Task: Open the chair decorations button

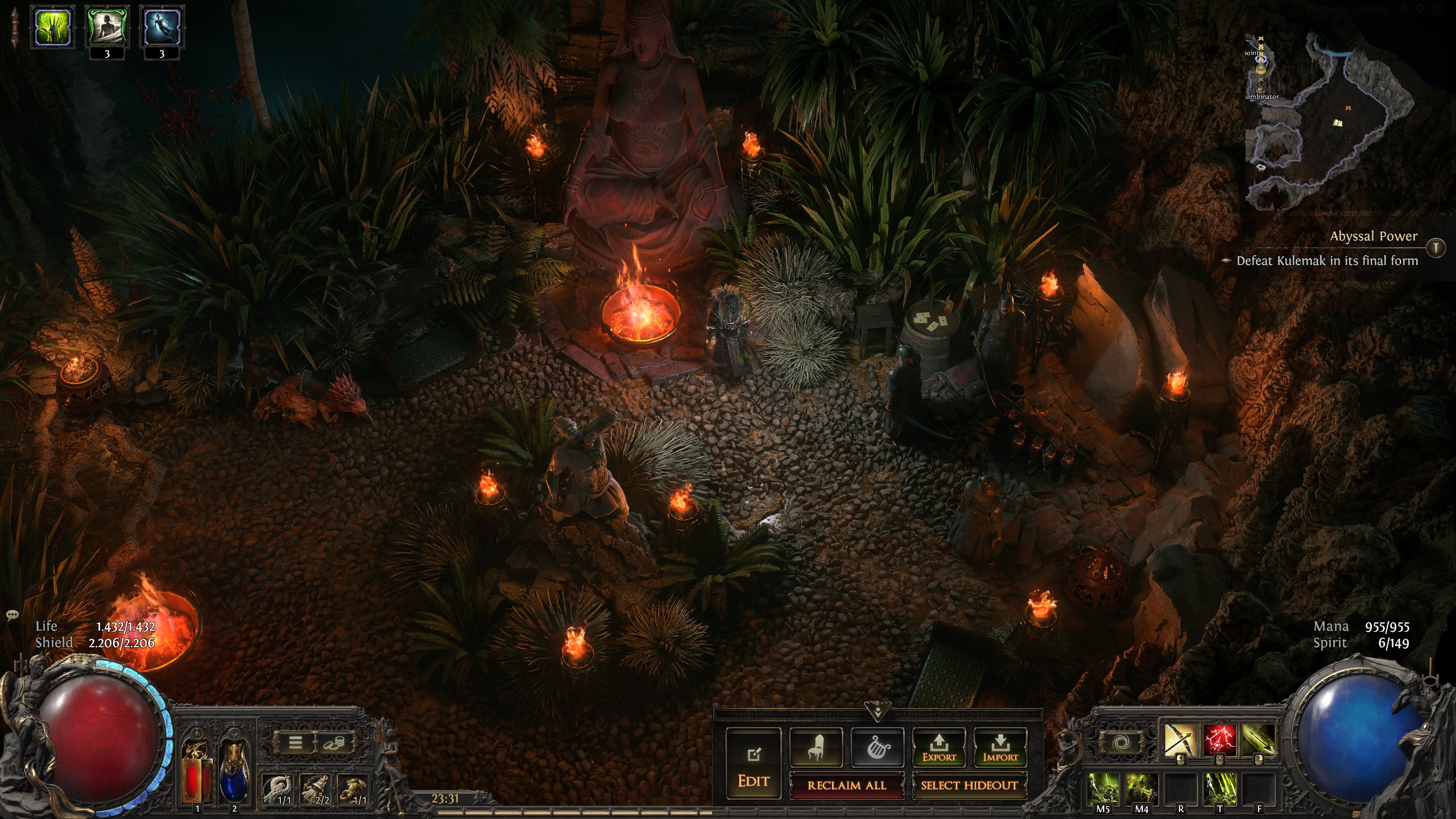Action: 816,747
